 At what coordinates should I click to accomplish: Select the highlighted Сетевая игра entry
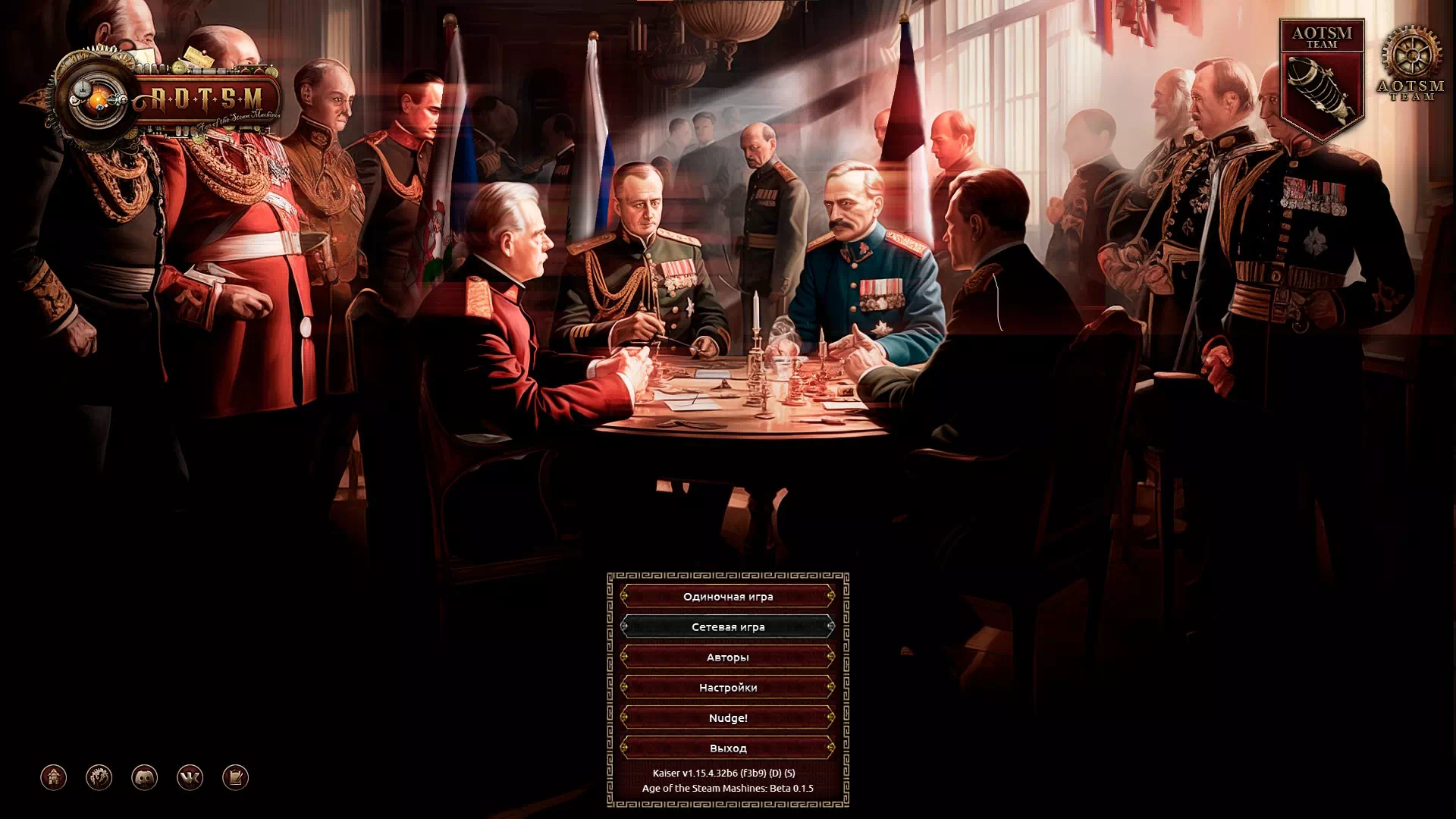coord(728,627)
